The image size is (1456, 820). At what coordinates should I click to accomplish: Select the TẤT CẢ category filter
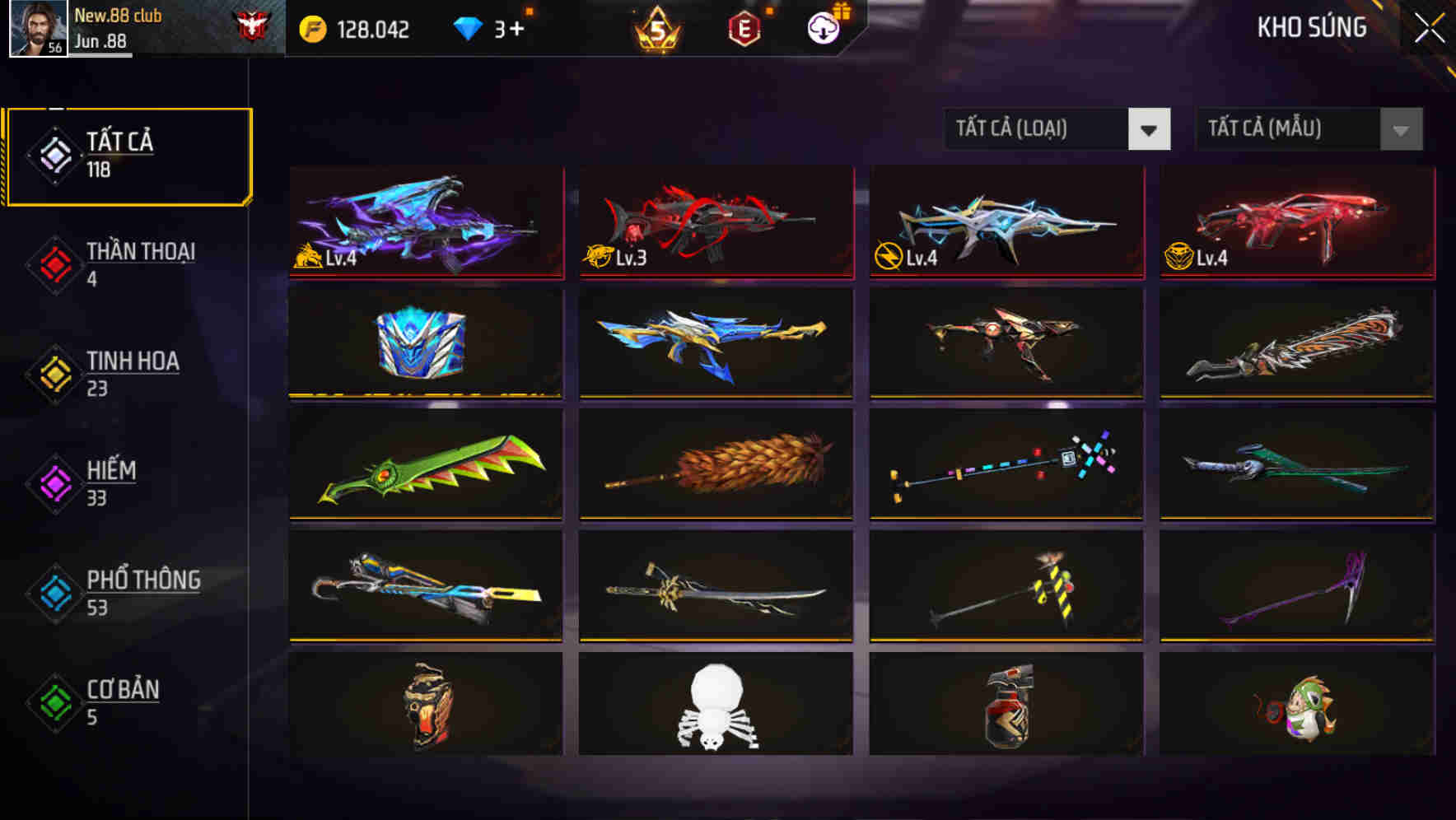(128, 153)
